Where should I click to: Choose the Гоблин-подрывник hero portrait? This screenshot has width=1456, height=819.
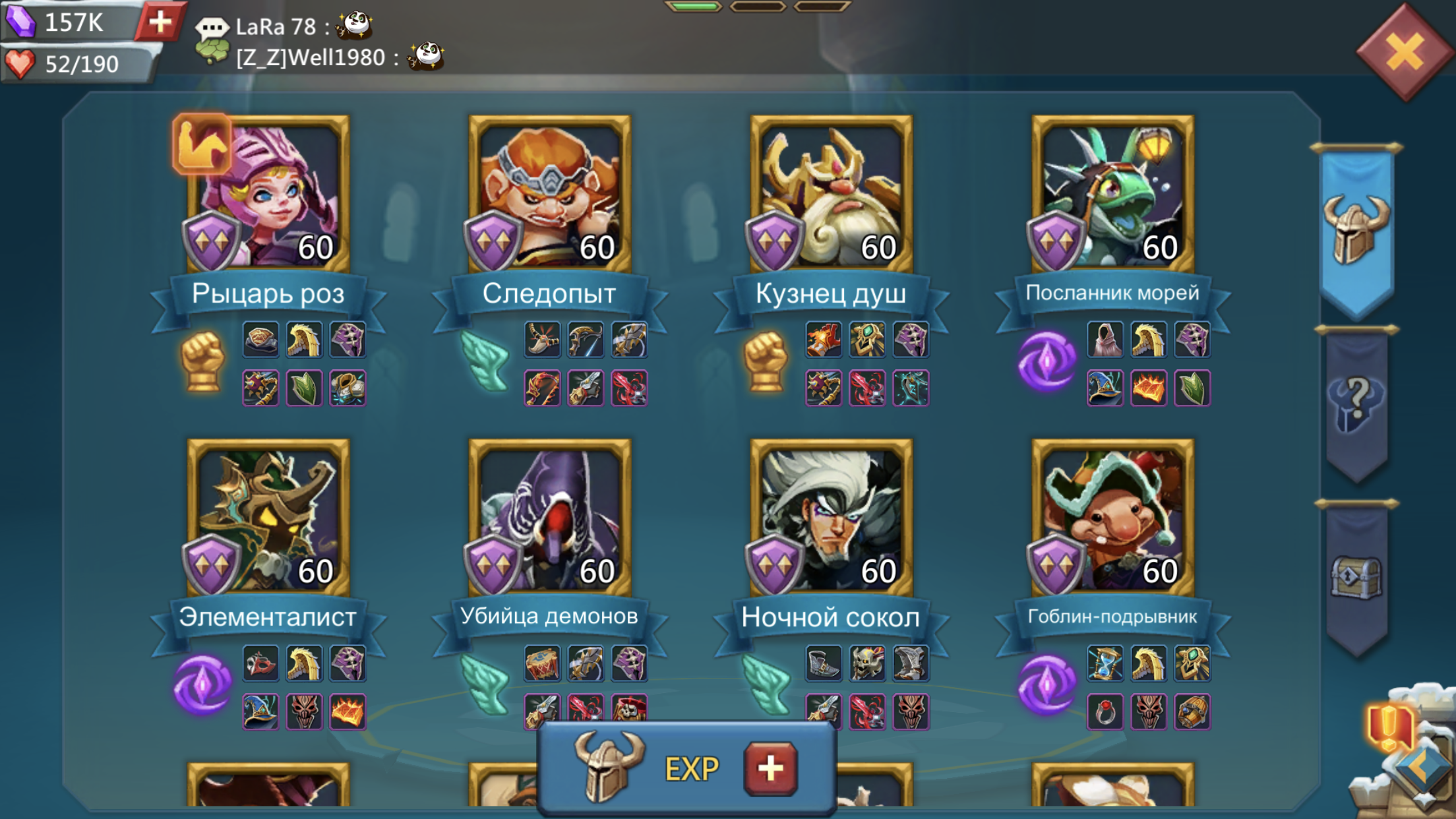click(1112, 518)
